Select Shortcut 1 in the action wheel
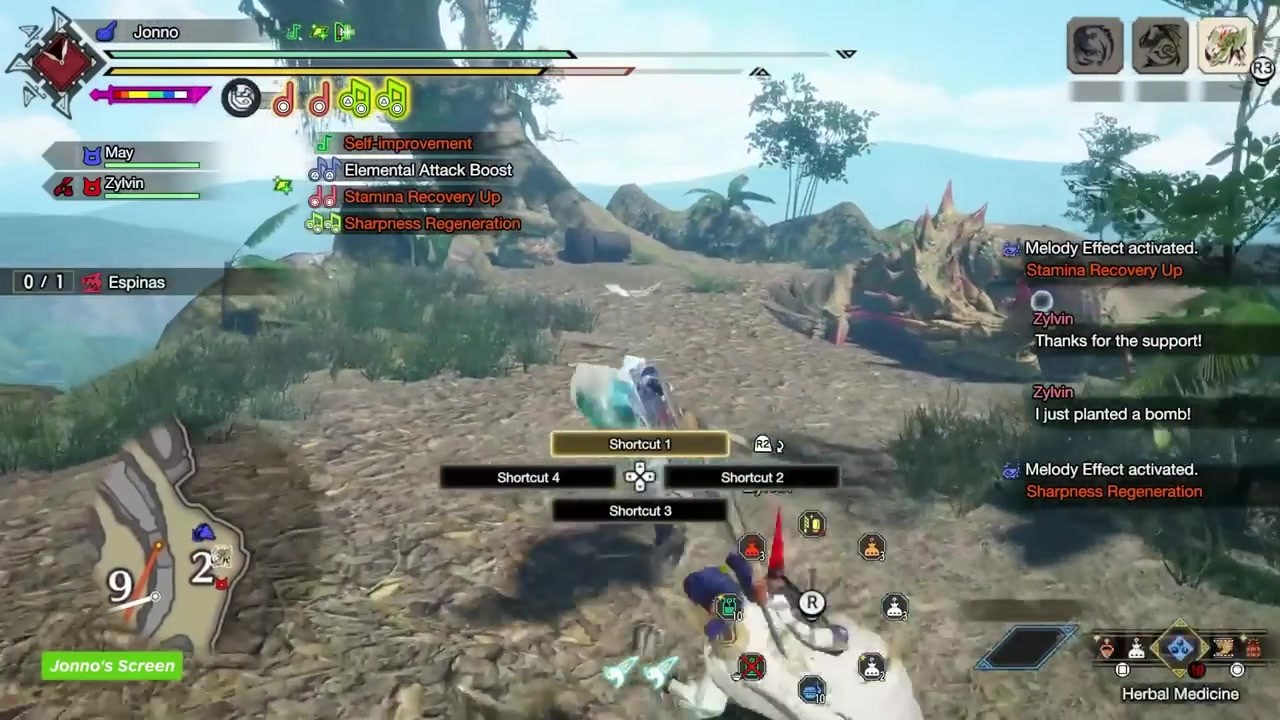Screen dimensions: 1280x720 (x=640, y=444)
